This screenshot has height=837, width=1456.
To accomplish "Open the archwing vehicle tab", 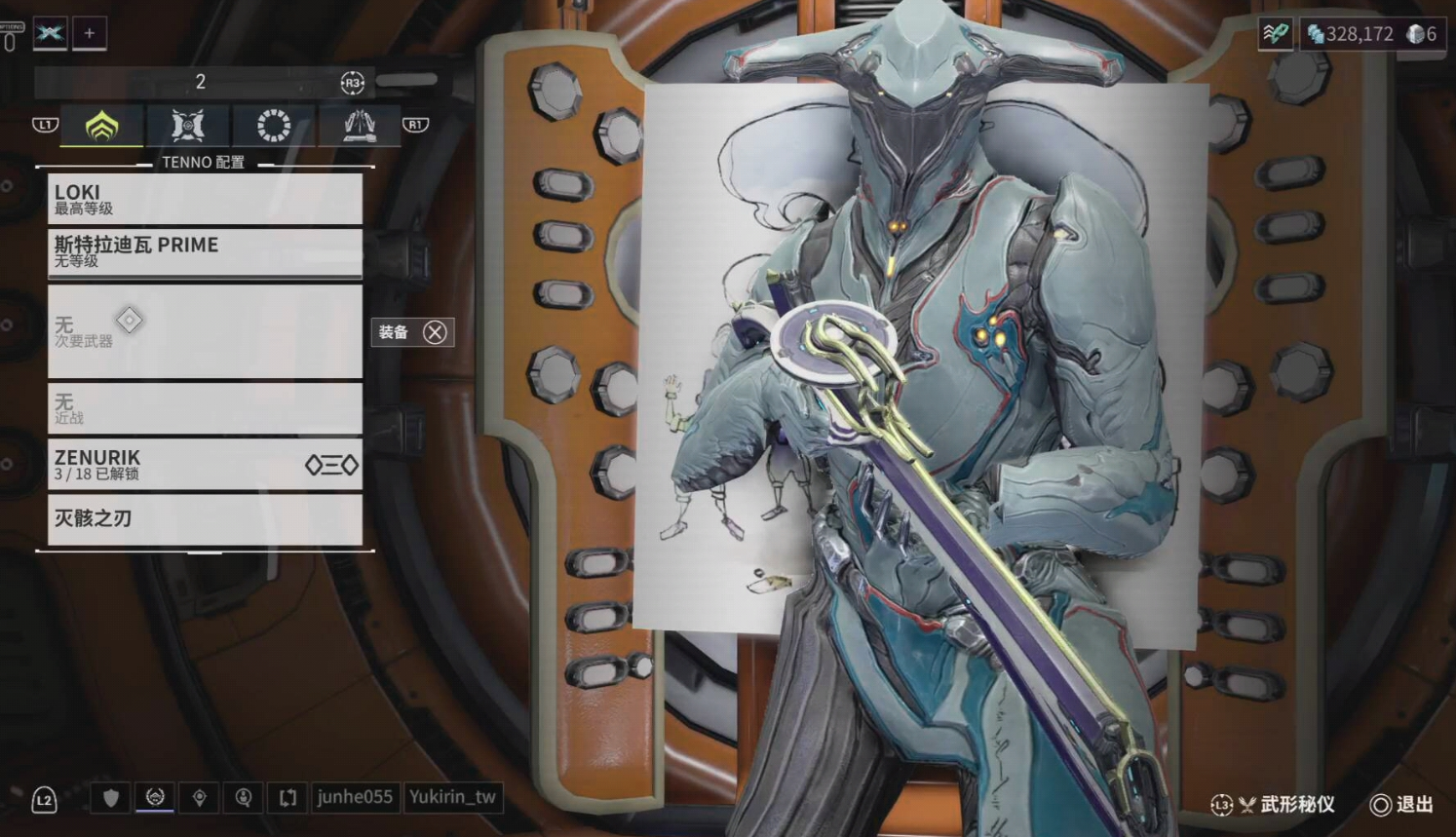I will click(x=359, y=126).
